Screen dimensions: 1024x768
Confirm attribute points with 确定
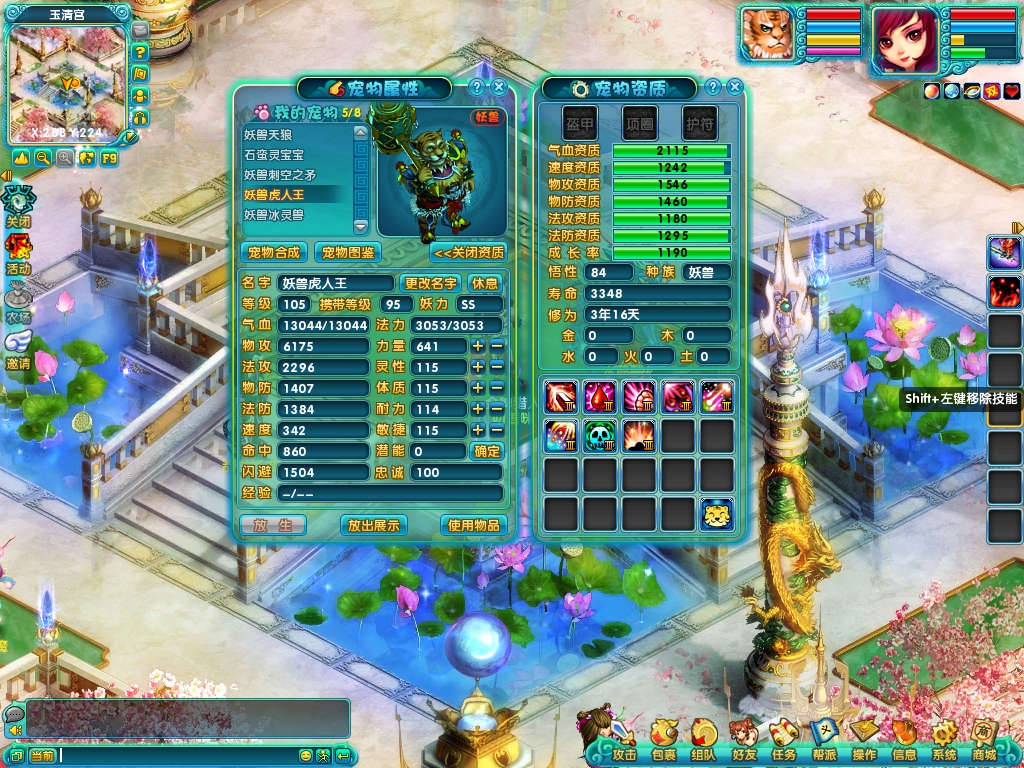(x=487, y=451)
